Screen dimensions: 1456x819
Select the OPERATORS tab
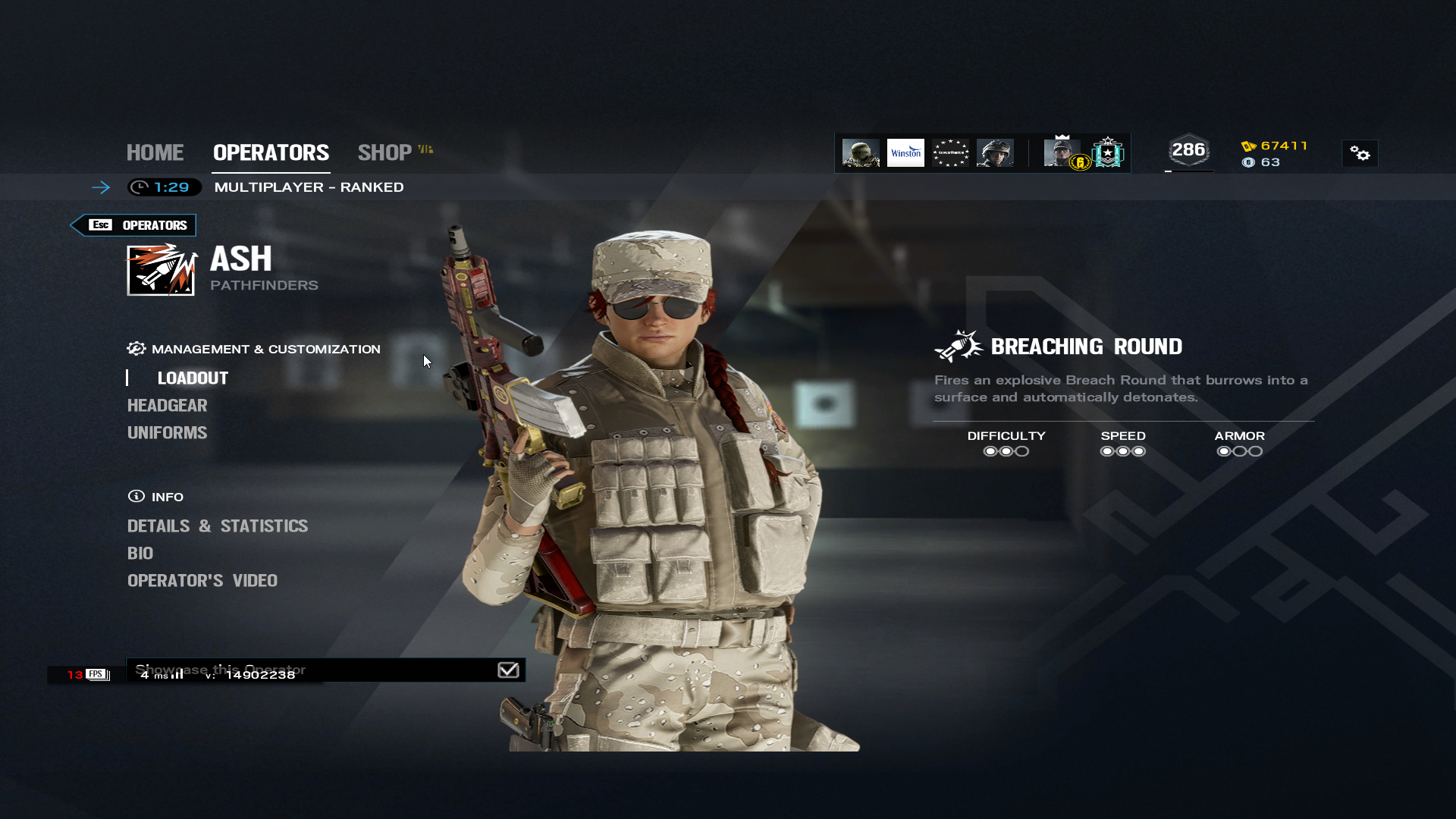[271, 152]
